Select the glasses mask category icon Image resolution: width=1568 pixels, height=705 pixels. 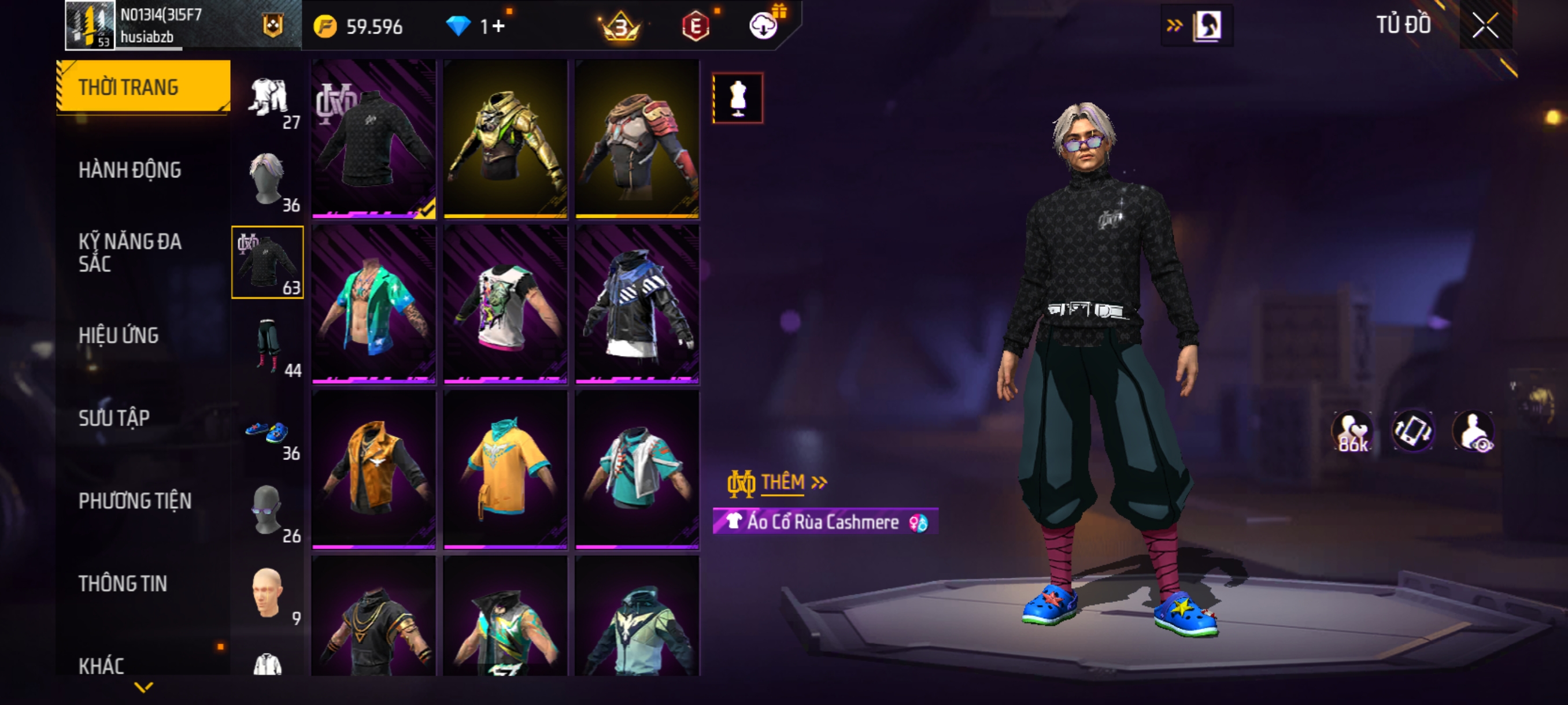(268, 511)
